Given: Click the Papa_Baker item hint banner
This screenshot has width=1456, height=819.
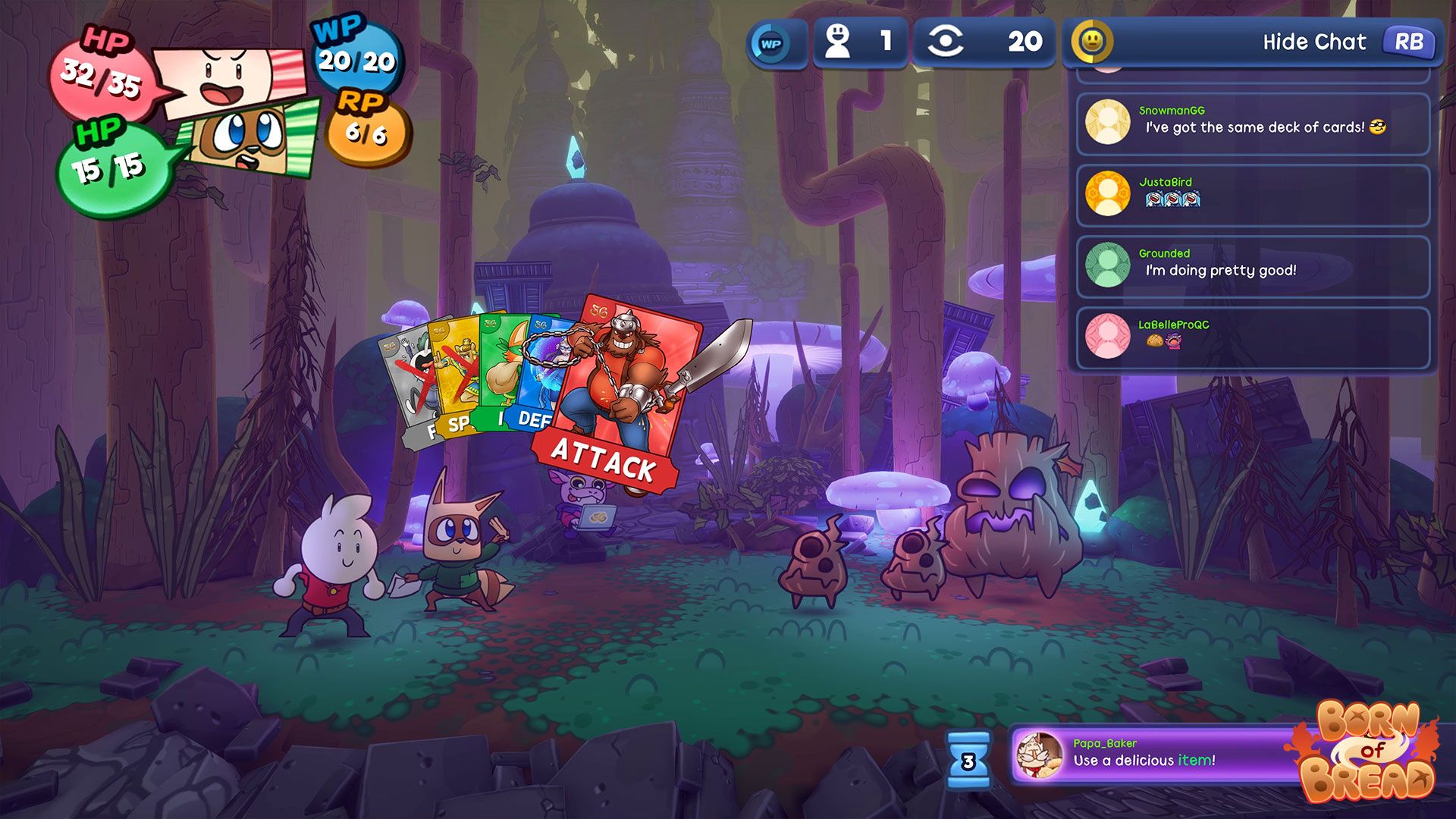Looking at the screenshot, I should pyautogui.click(x=1153, y=754).
